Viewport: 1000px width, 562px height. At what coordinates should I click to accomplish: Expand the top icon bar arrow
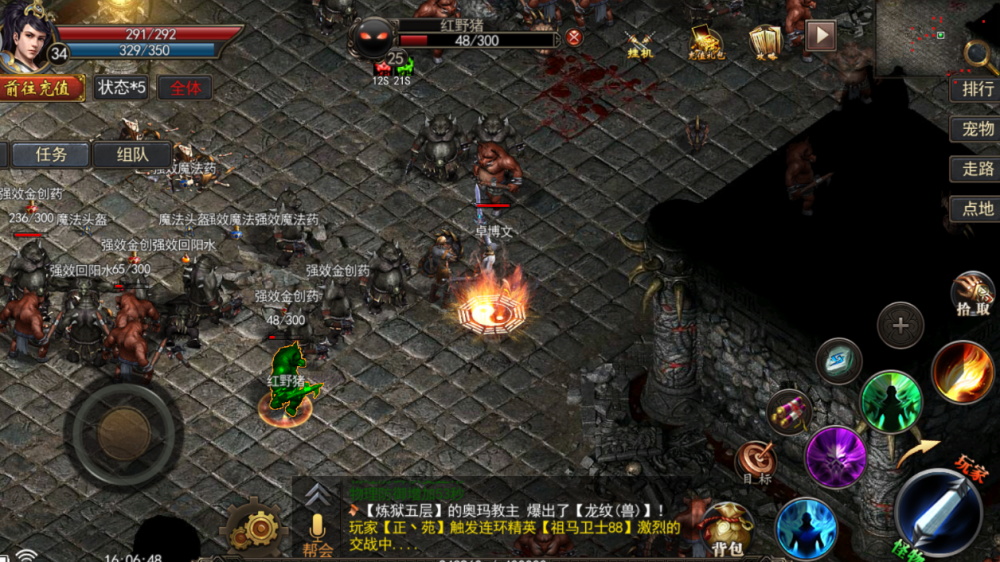pyautogui.click(x=821, y=36)
